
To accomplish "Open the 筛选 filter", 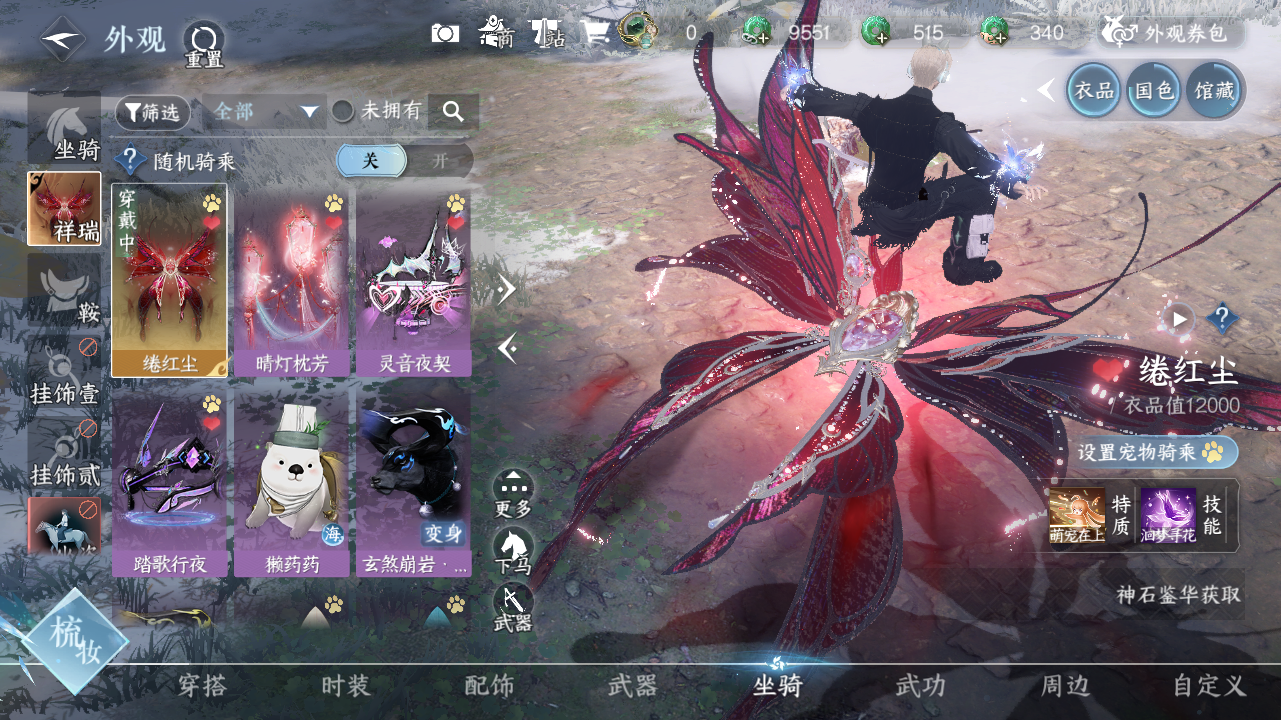I will coord(153,112).
